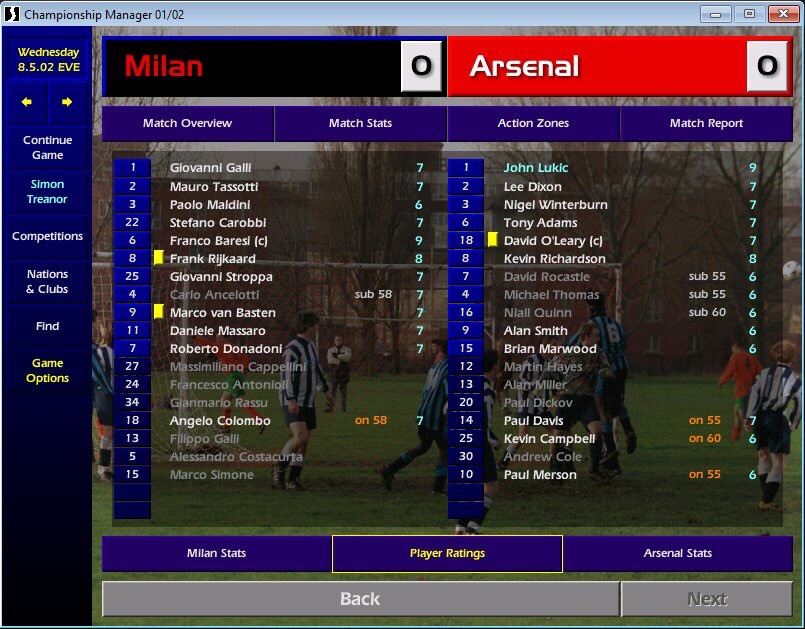Show the Action Zones view
This screenshot has width=805, height=629.
click(x=533, y=123)
